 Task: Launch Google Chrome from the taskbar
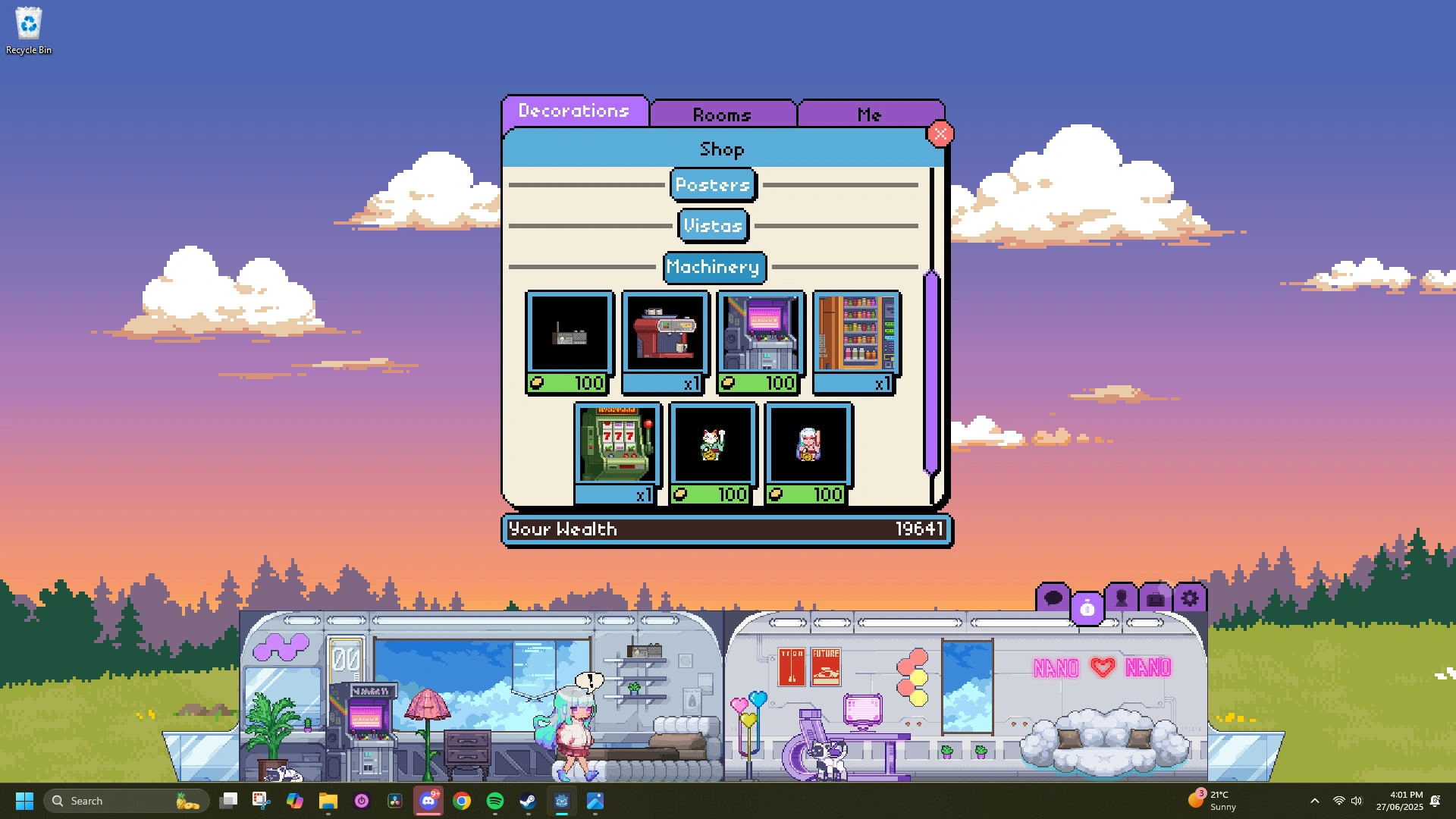click(462, 801)
